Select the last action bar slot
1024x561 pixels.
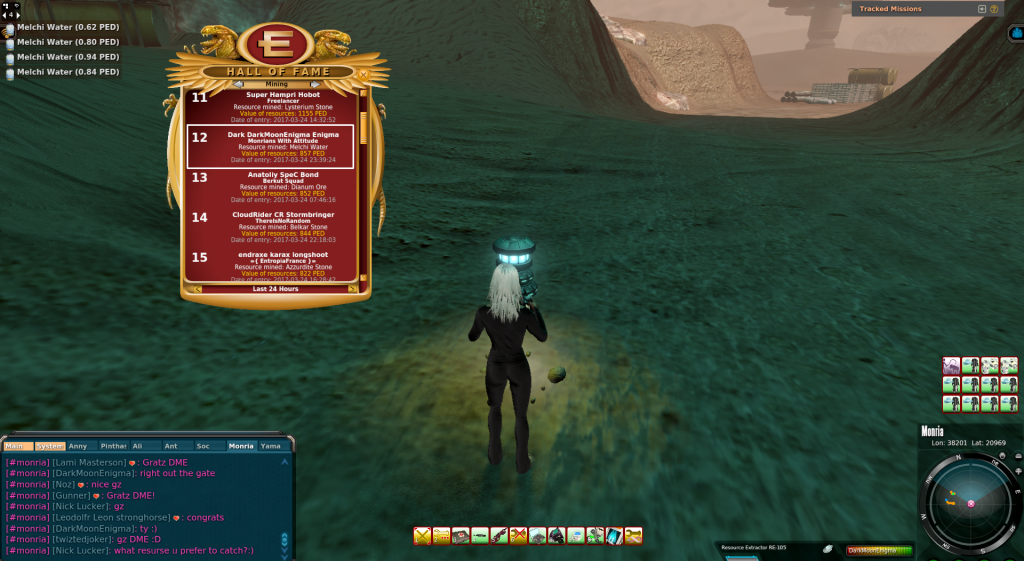pyautogui.click(x=633, y=536)
